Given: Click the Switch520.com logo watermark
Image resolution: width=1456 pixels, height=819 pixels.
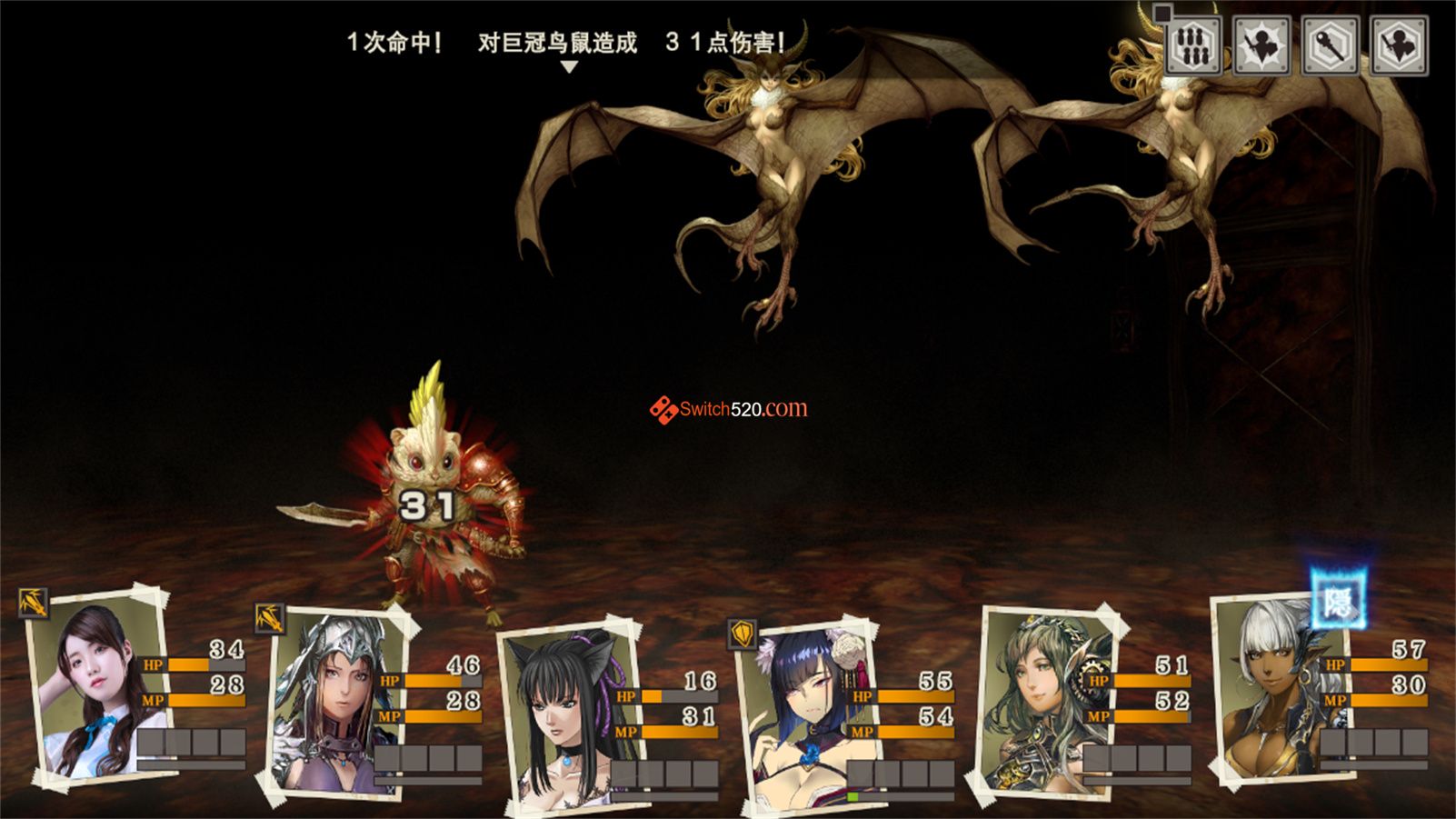Looking at the screenshot, I should tap(732, 409).
